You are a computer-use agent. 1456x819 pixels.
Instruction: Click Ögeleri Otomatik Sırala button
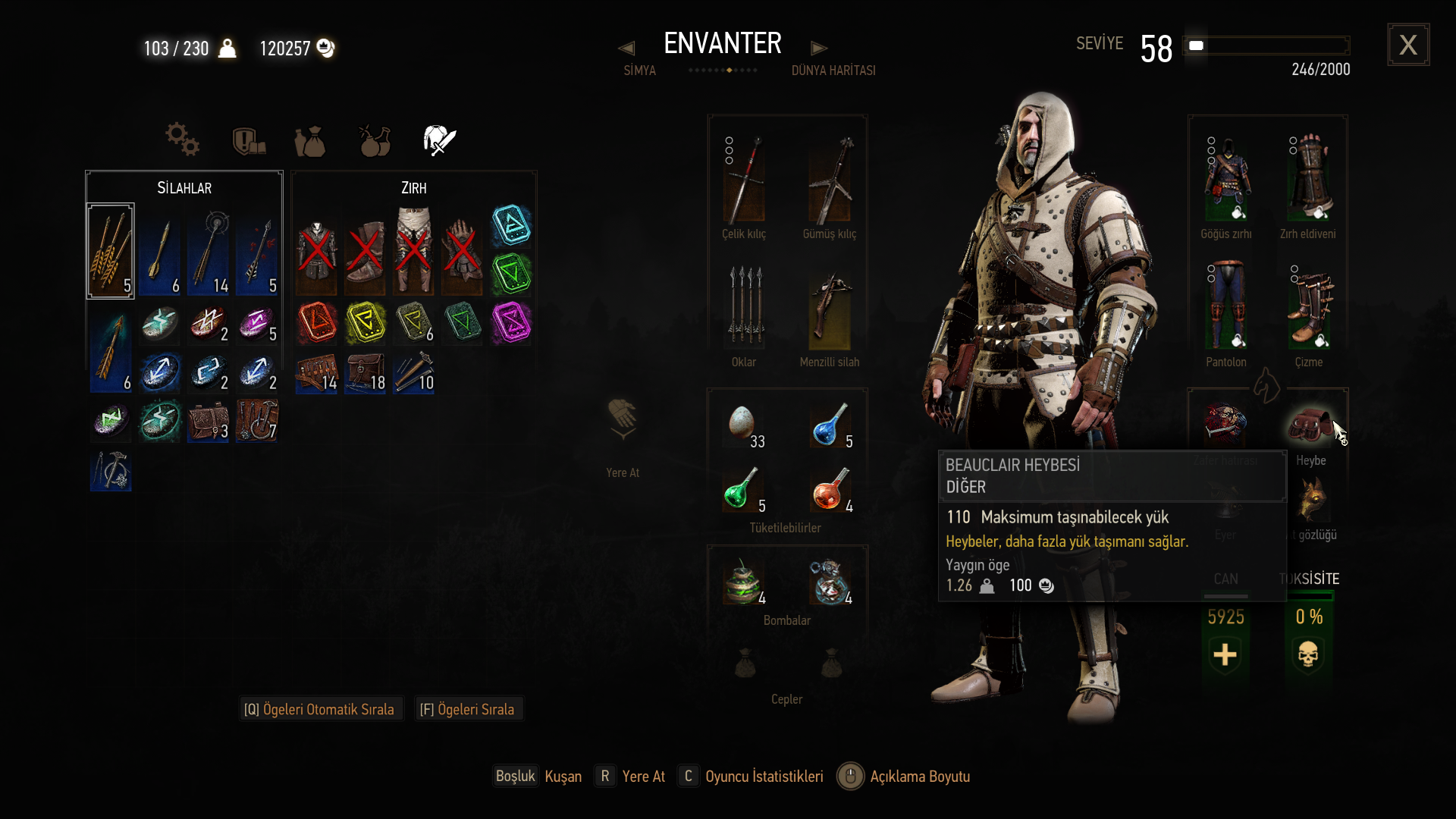click(319, 709)
